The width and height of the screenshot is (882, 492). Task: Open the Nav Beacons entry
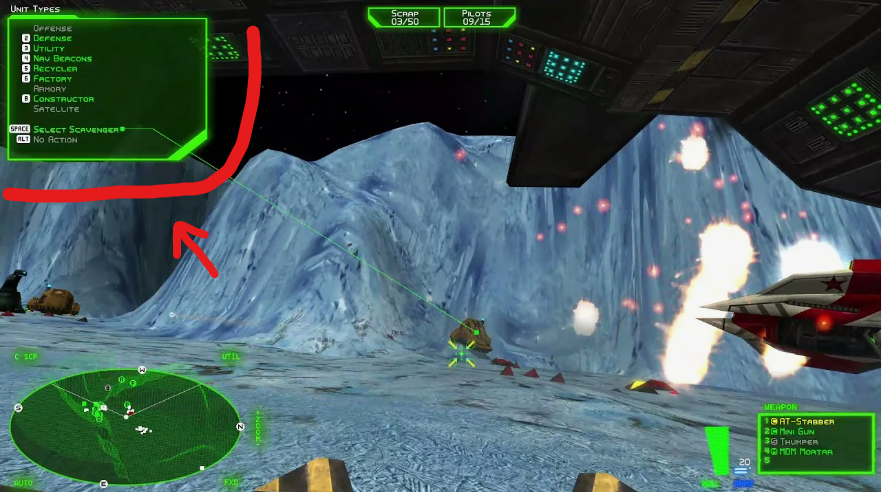(62, 59)
